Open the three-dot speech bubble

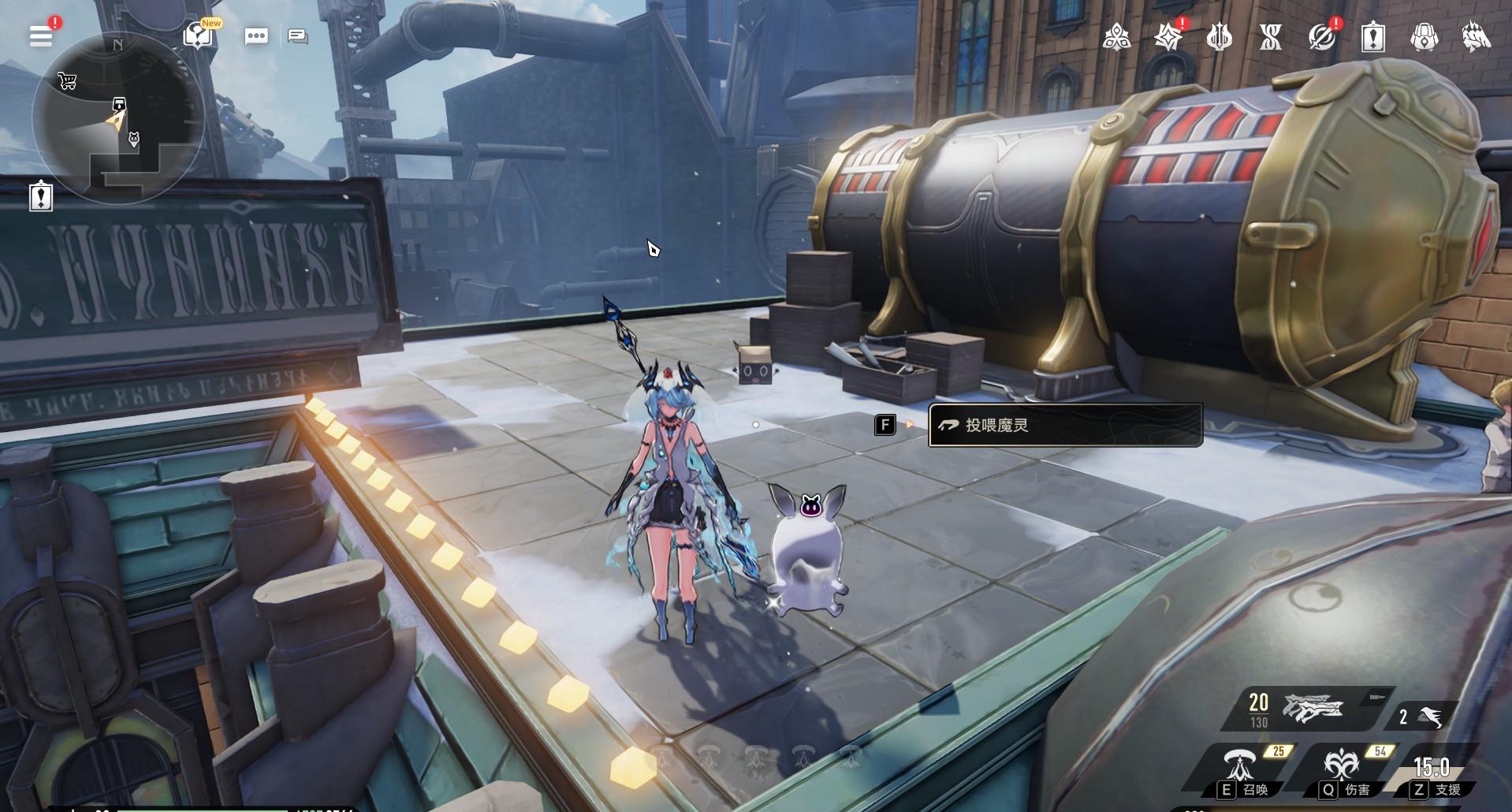pos(256,35)
